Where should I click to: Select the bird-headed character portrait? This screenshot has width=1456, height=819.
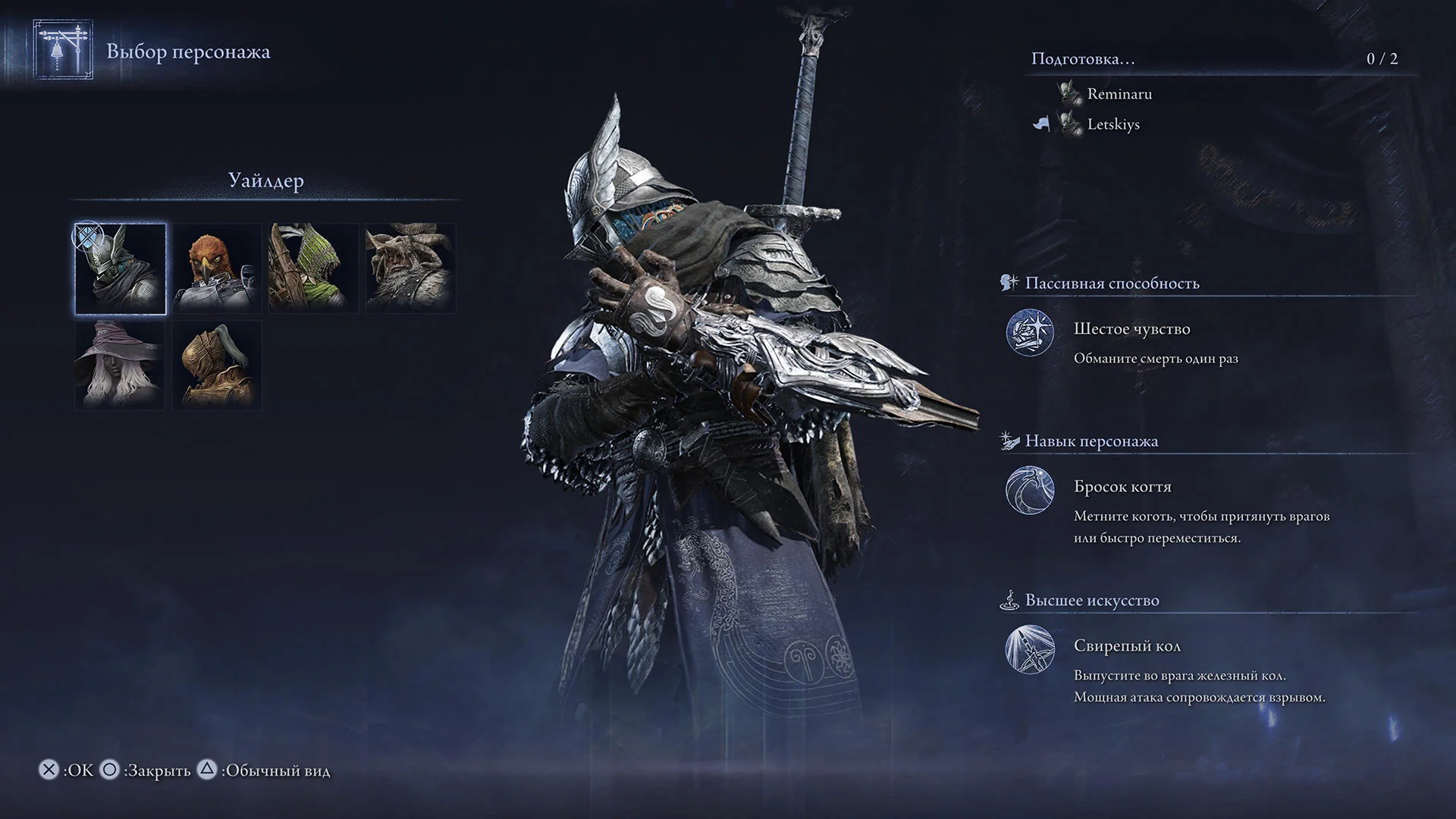click(x=215, y=268)
